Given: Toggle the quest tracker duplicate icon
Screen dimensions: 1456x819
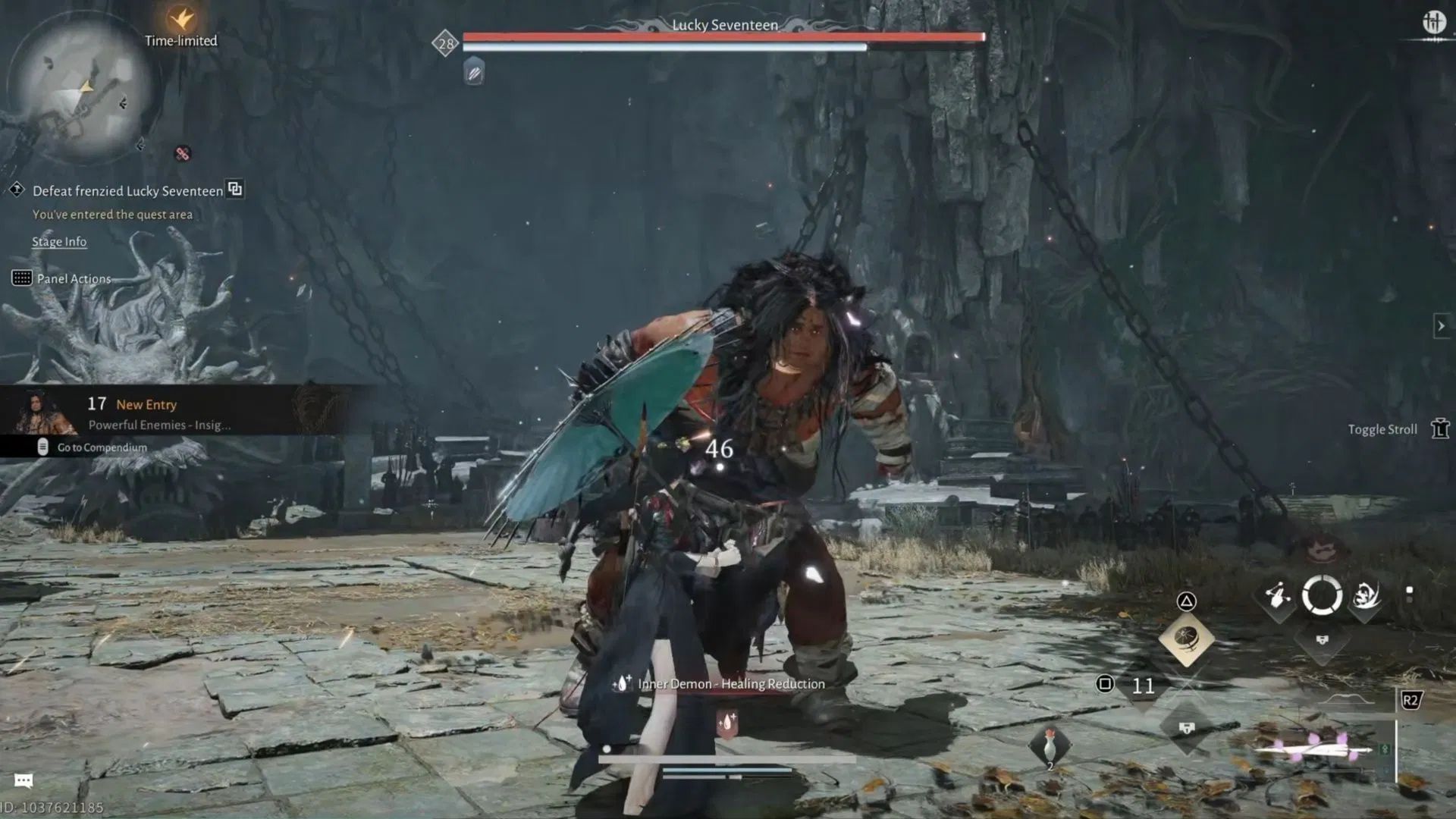Looking at the screenshot, I should pyautogui.click(x=236, y=190).
